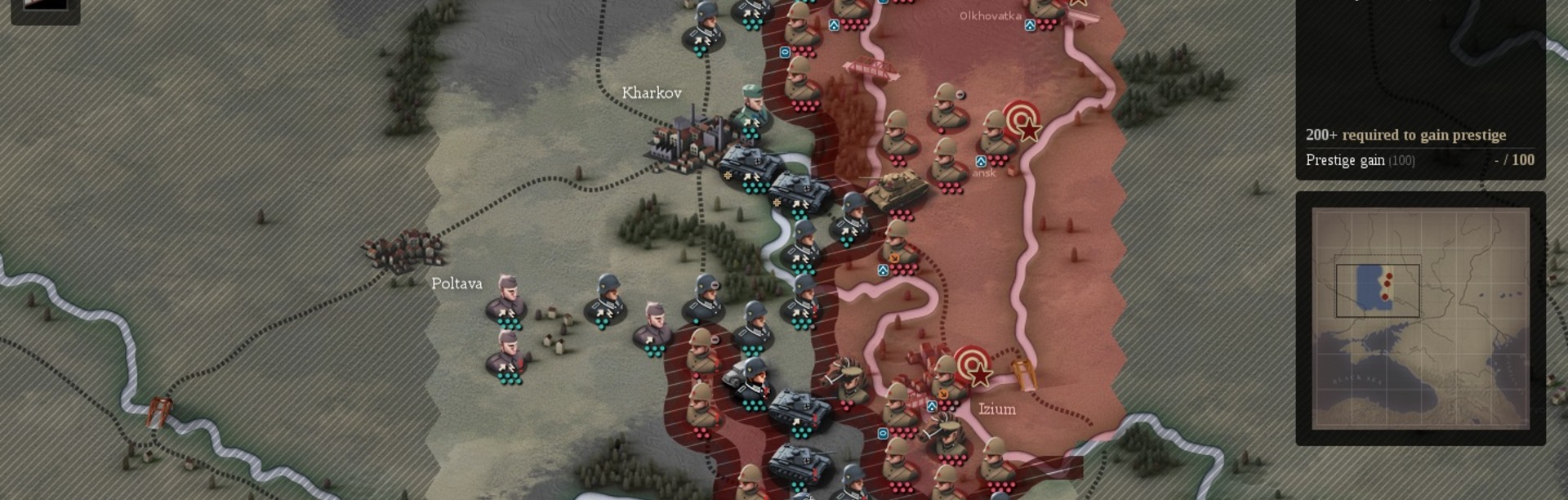This screenshot has height=500, width=1568.
Task: Select the Soviet tank unit
Action: (896, 192)
